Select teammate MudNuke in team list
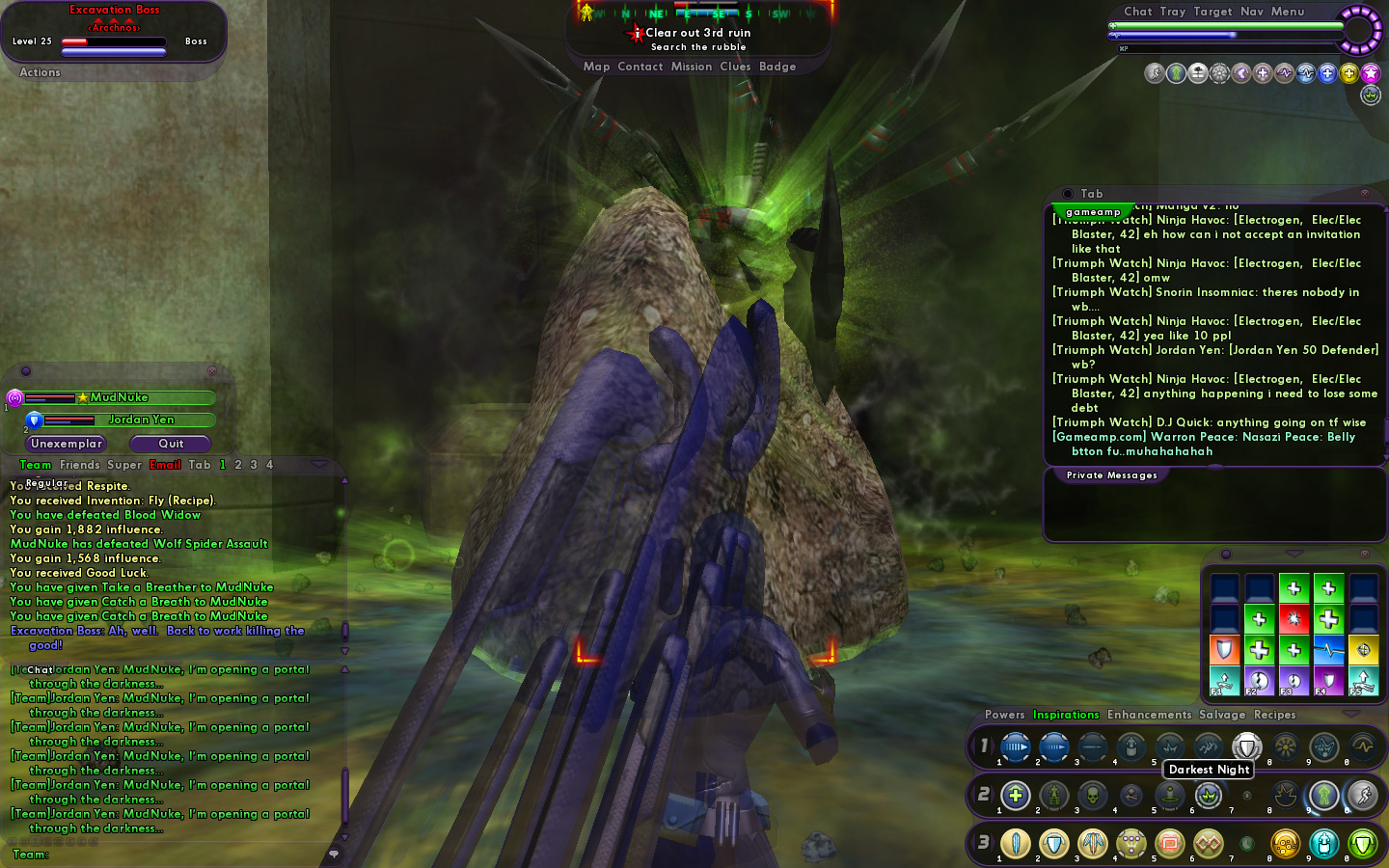 click(120, 397)
